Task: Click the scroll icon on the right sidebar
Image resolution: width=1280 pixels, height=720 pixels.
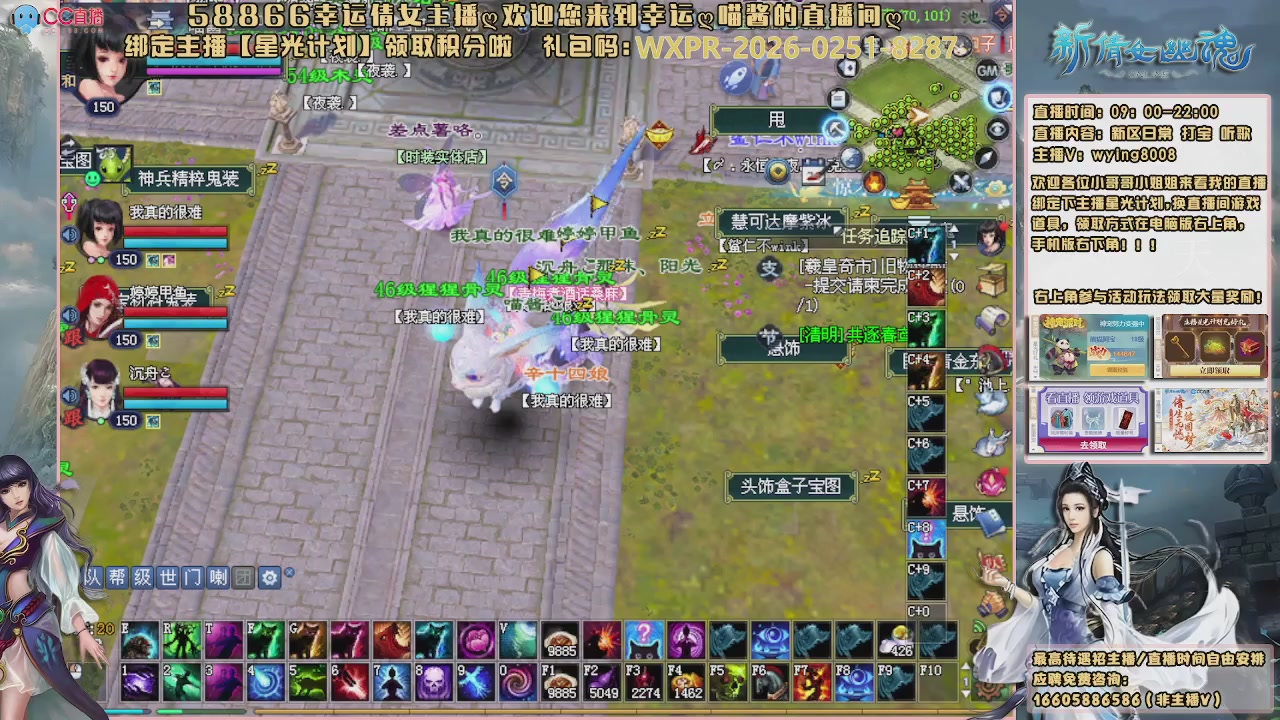Action: pyautogui.click(x=990, y=316)
